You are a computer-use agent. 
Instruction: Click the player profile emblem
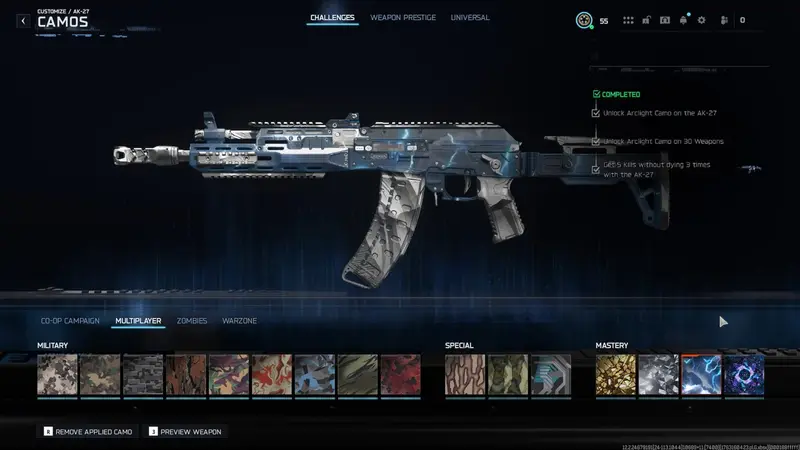click(584, 20)
